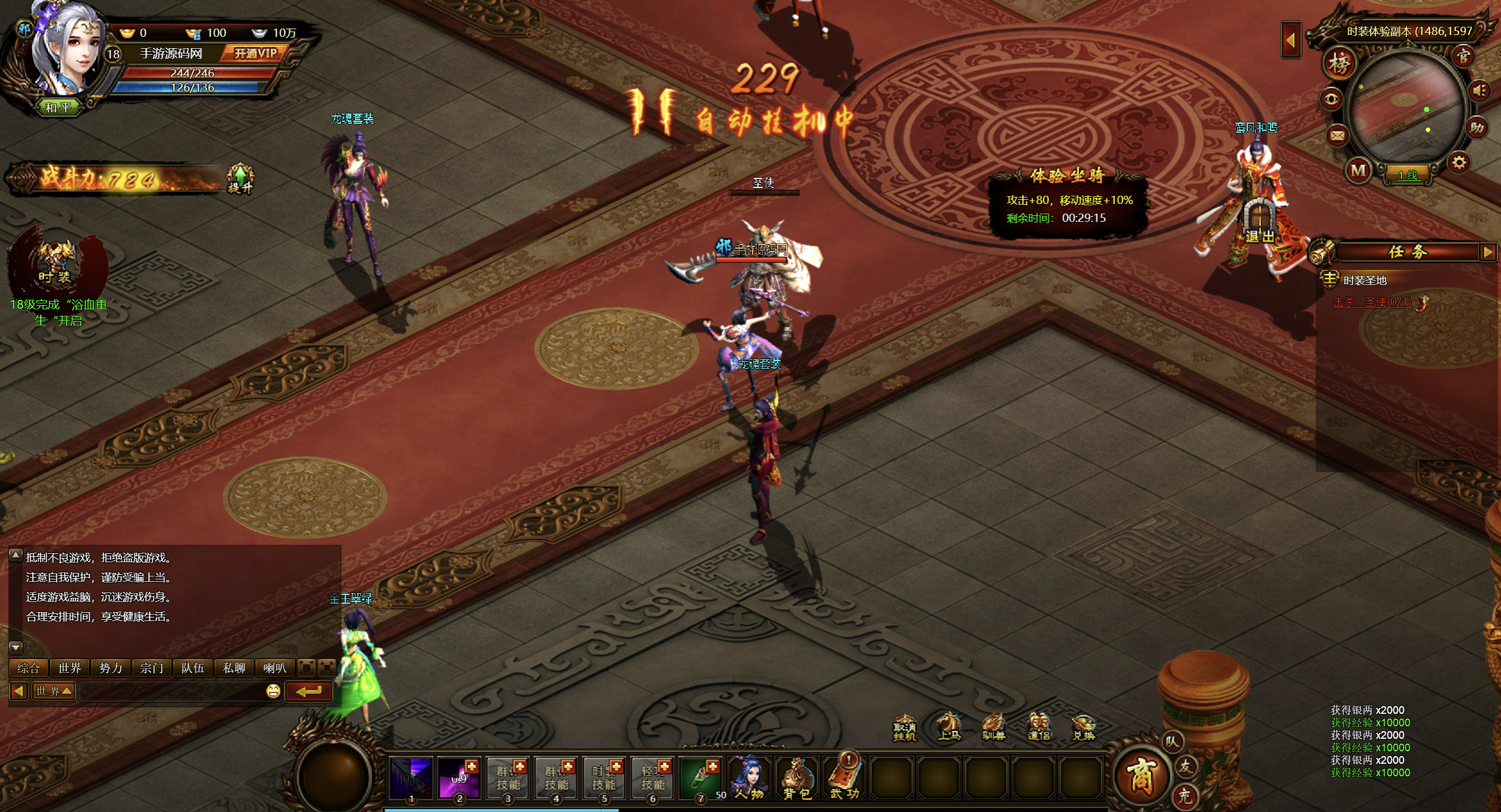Open the 武功 martial arts panel

point(845,777)
